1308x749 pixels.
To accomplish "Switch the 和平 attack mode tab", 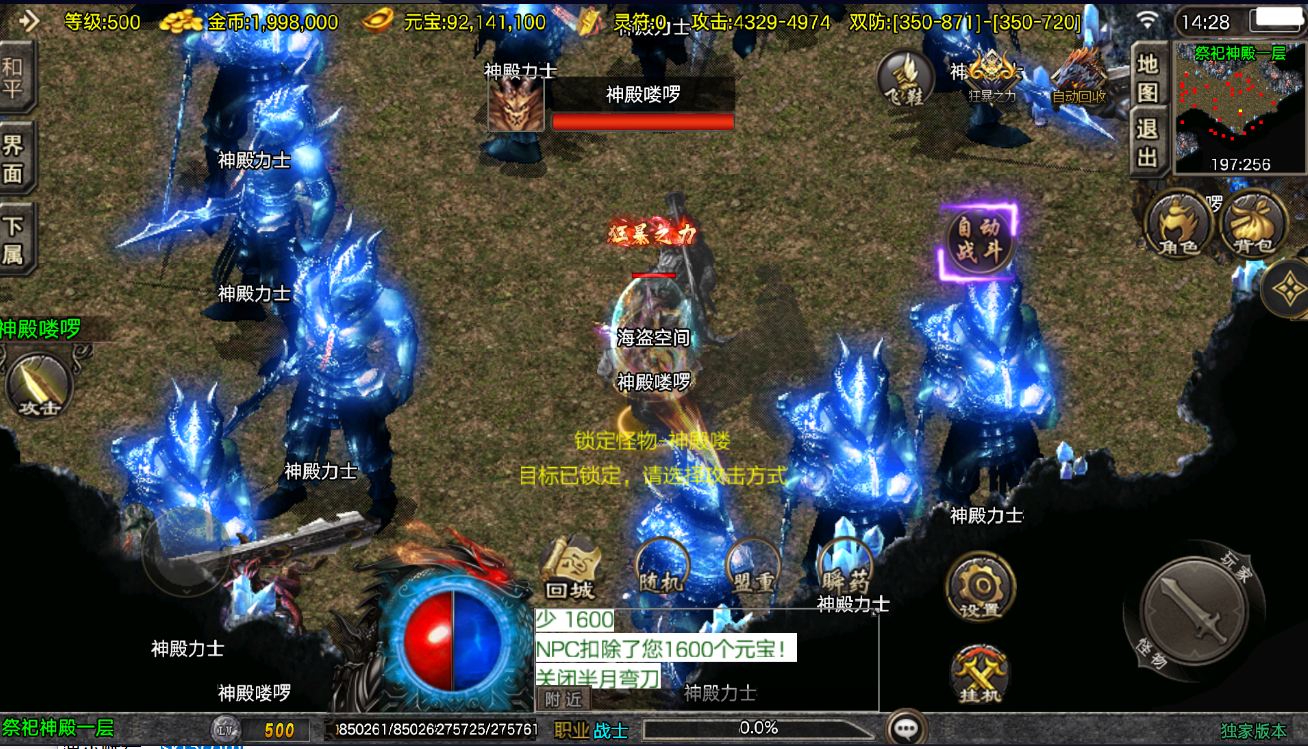I will click(x=14, y=77).
